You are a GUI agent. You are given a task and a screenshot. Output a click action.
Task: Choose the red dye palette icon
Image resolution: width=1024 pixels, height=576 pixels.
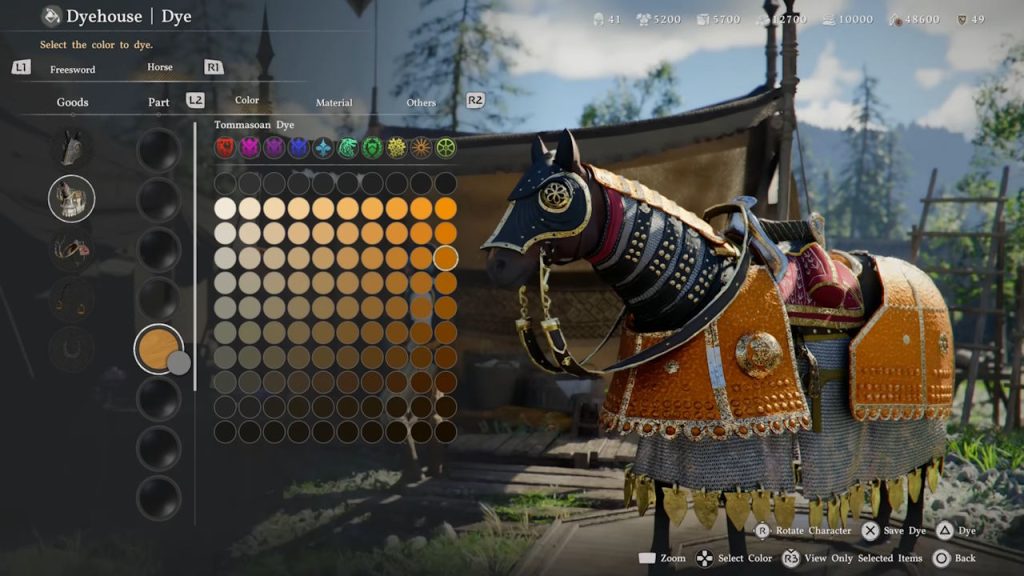click(226, 148)
